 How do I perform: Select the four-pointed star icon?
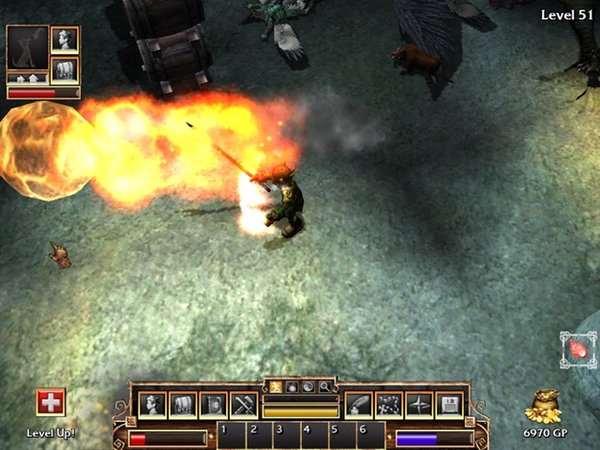(x=419, y=404)
